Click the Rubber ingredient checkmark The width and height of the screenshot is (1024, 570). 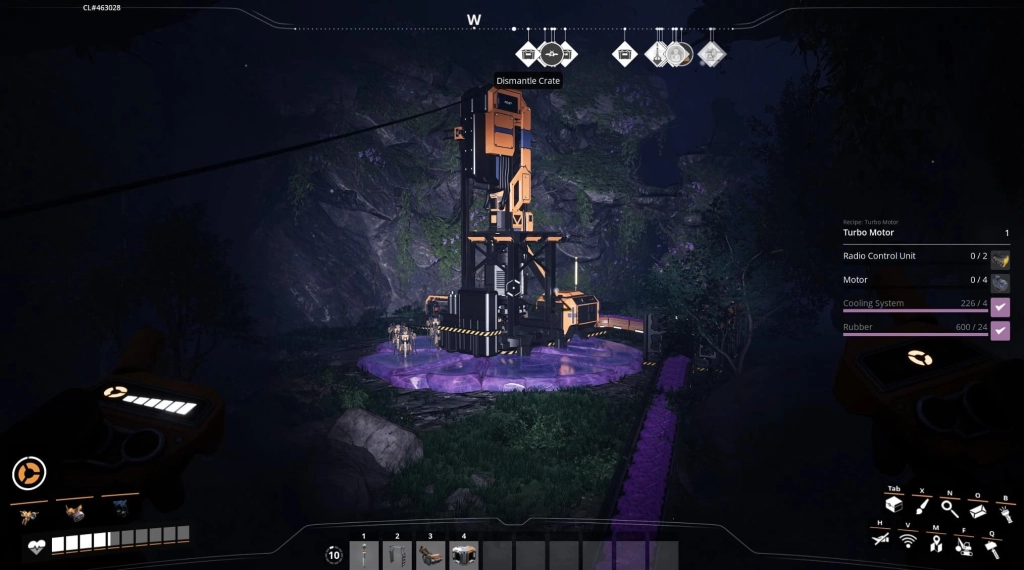point(1000,331)
